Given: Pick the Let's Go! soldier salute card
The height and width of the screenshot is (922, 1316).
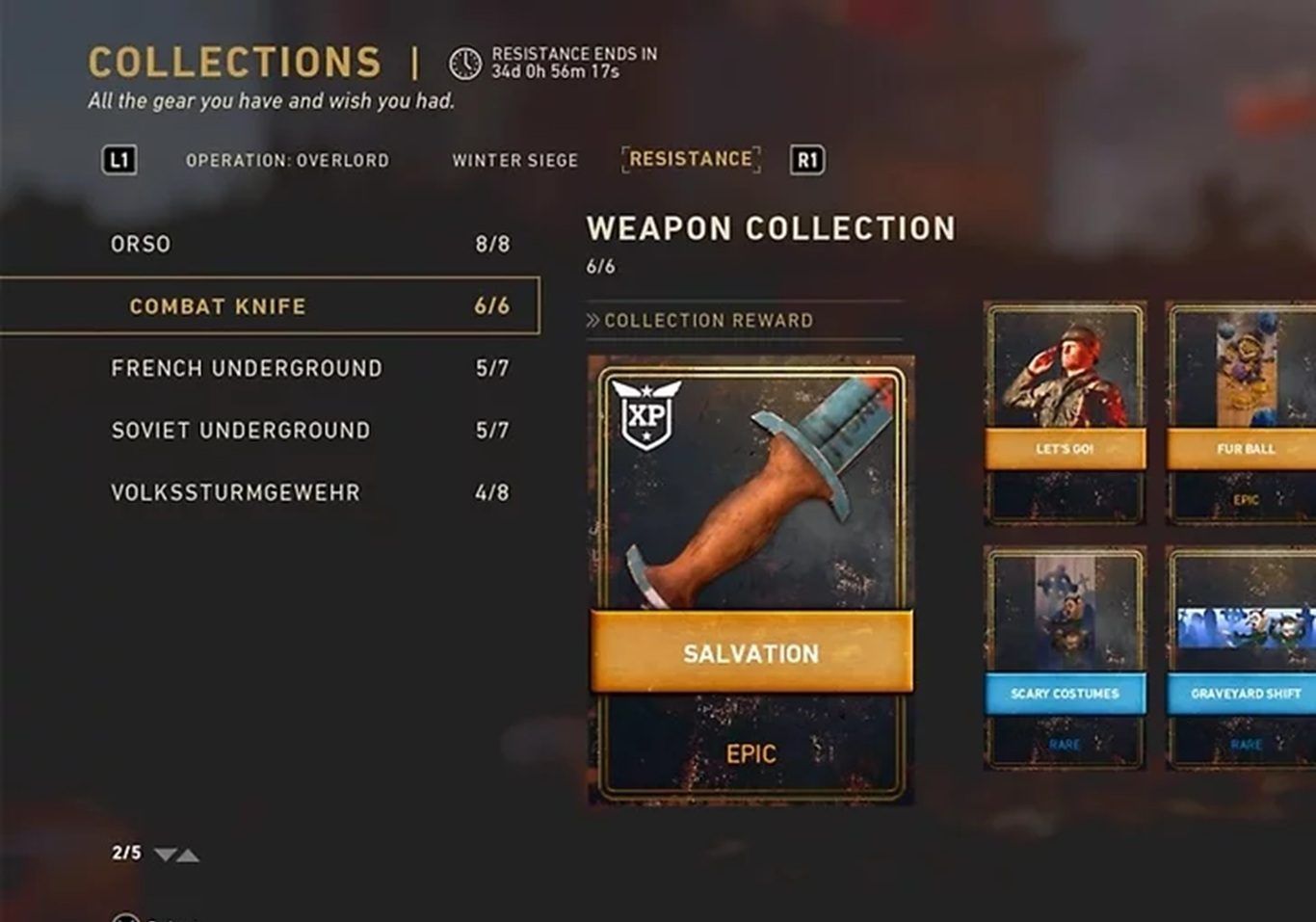Looking at the screenshot, I should point(1065,412).
